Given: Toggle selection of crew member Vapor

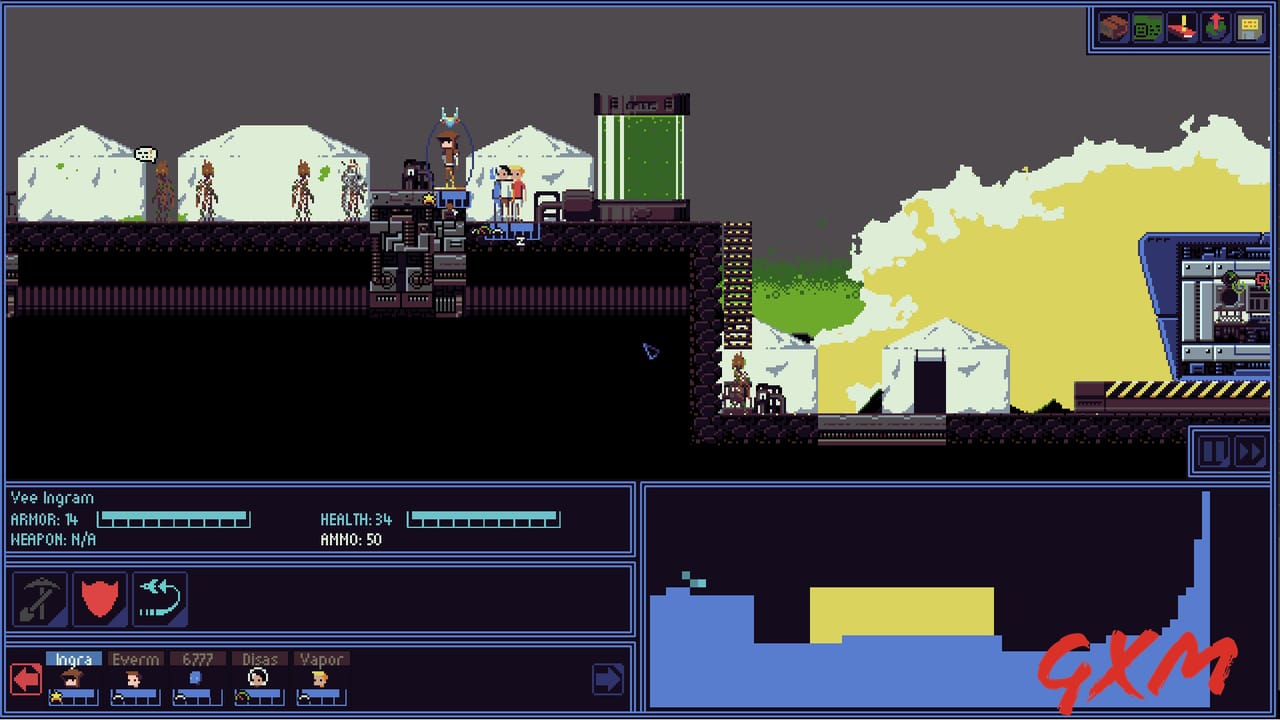Looking at the screenshot, I should [322, 659].
